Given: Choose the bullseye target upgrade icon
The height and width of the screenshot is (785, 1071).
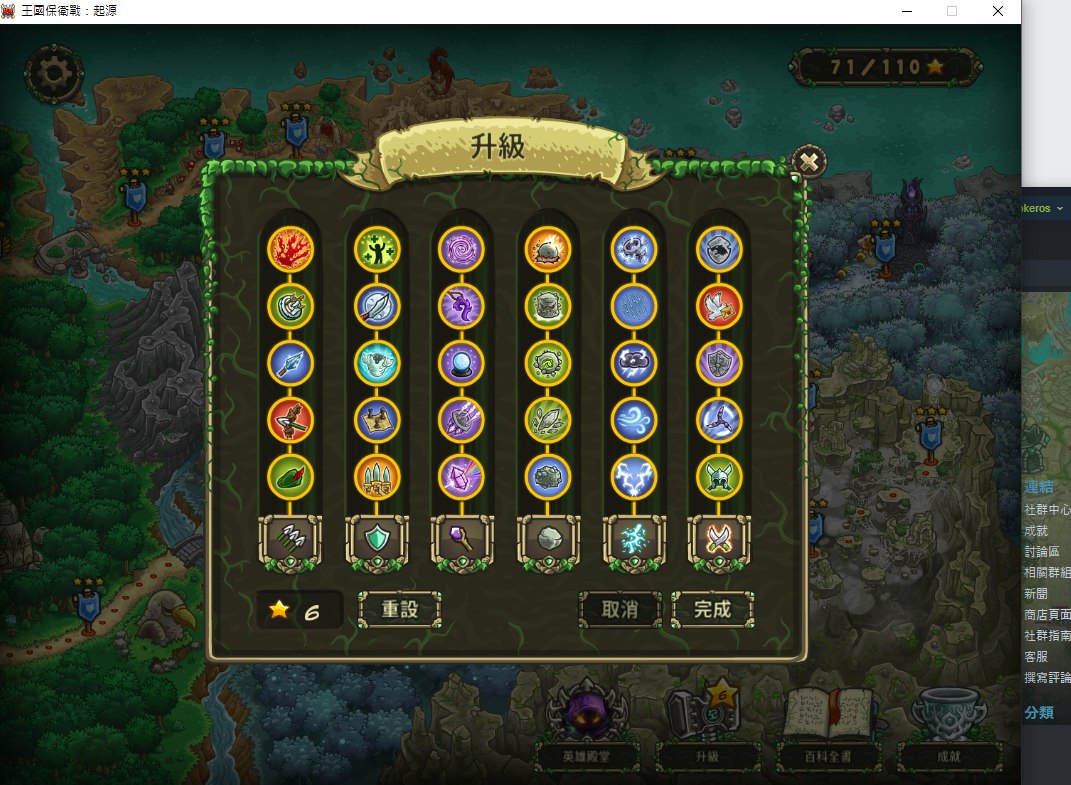Looking at the screenshot, I should (291, 306).
